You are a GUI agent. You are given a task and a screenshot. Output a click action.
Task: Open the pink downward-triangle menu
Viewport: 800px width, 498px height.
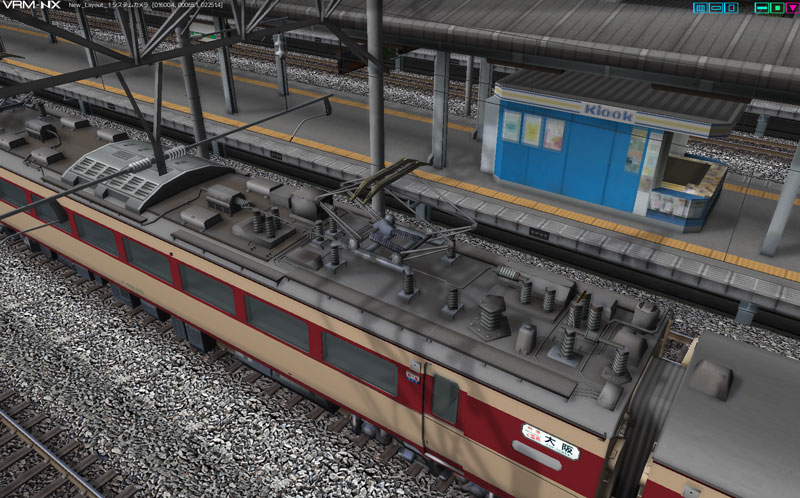tap(791, 8)
